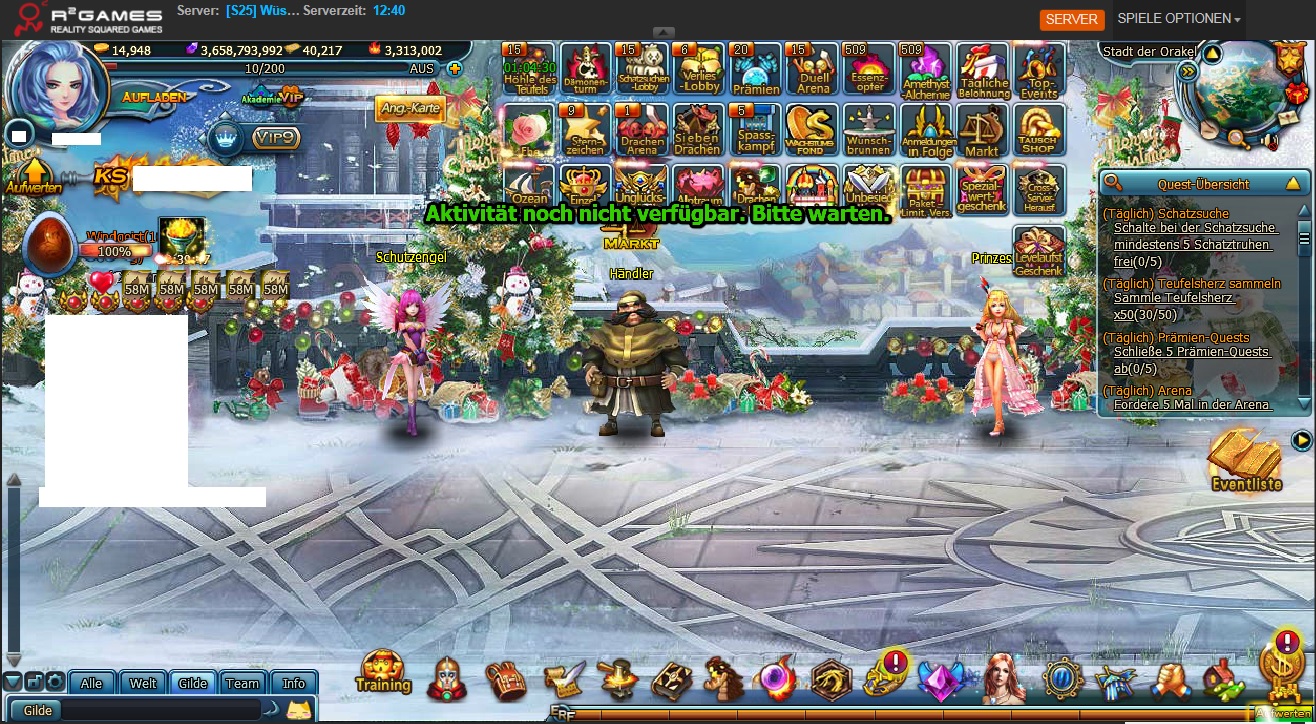1316x724 pixels.
Task: Claim the Tägliche Belohnung
Action: tap(983, 70)
